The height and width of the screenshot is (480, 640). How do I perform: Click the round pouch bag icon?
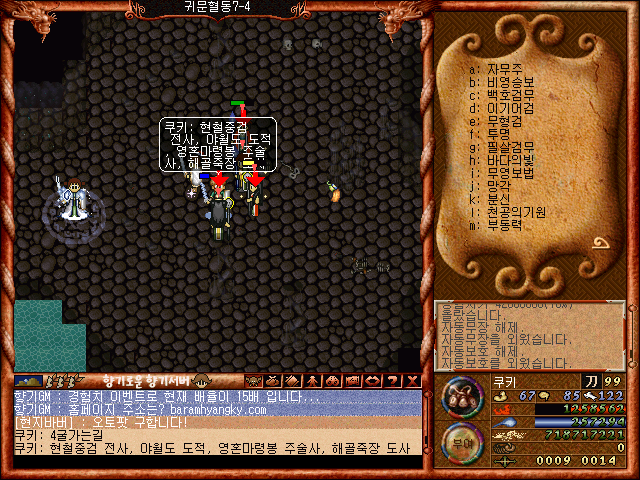tap(462, 397)
